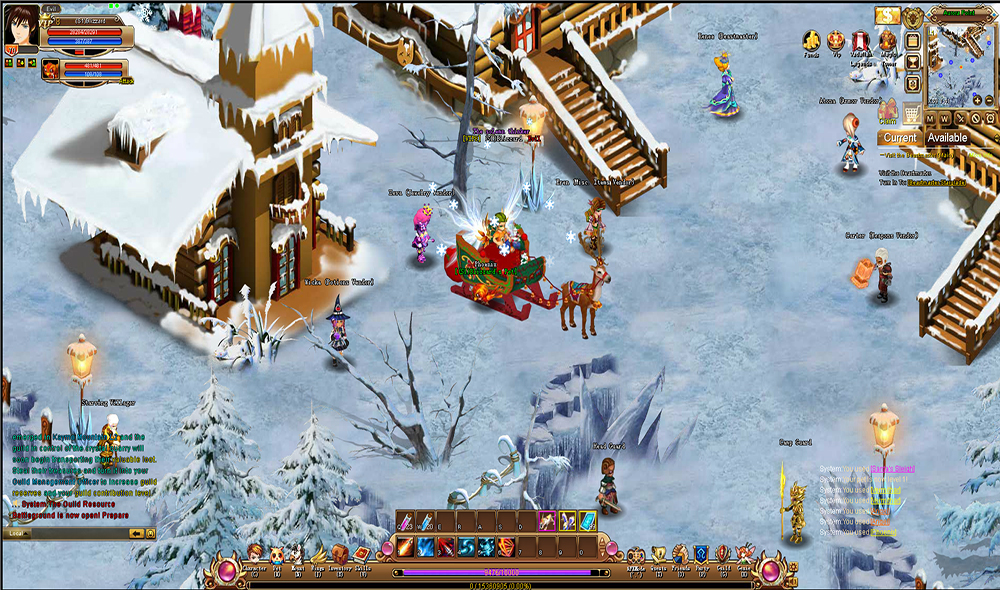Viewport: 1000px width, 590px height.
Task: Open the Skills book
Action: click(363, 552)
